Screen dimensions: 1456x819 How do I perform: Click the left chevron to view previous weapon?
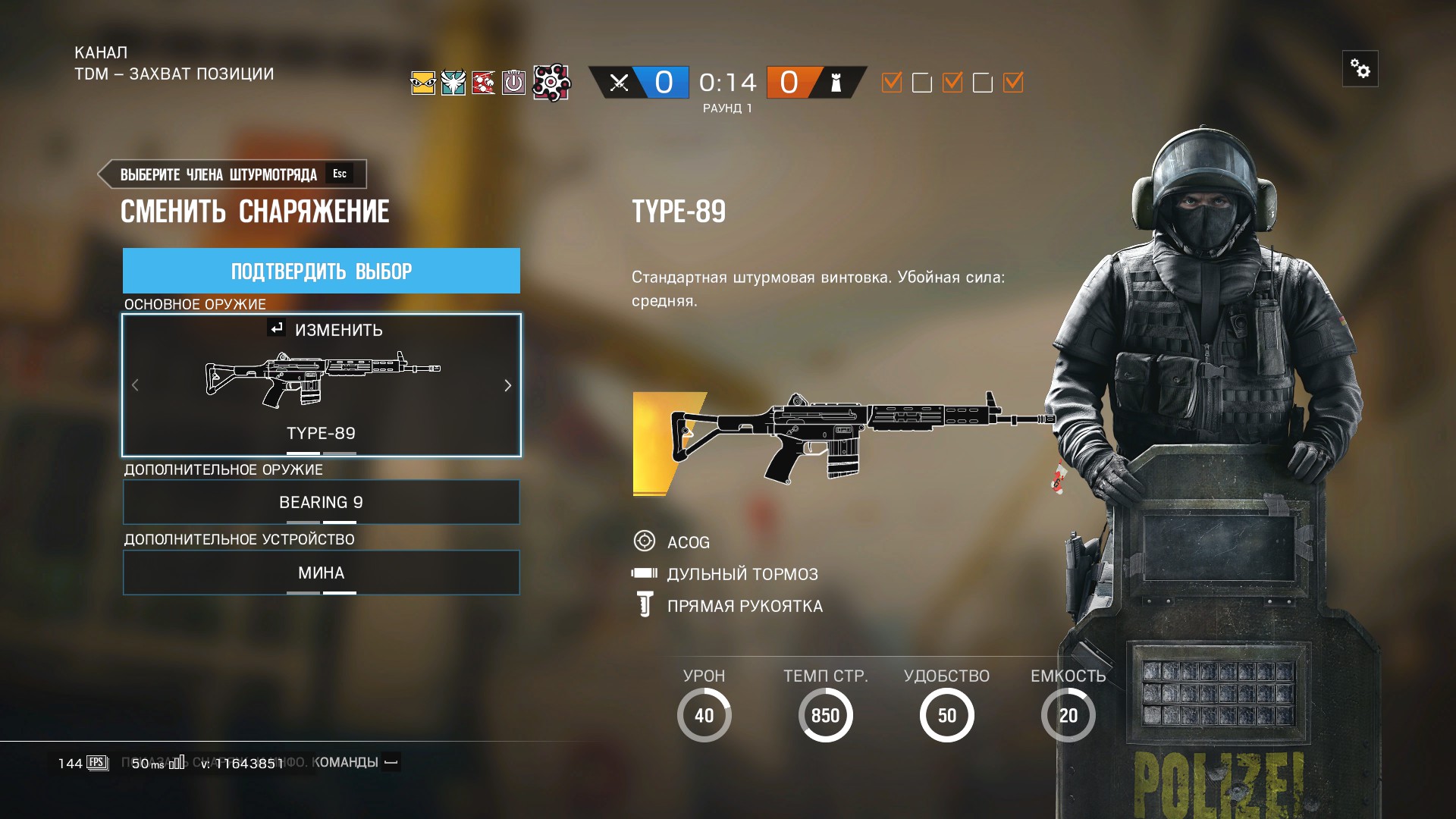(135, 385)
